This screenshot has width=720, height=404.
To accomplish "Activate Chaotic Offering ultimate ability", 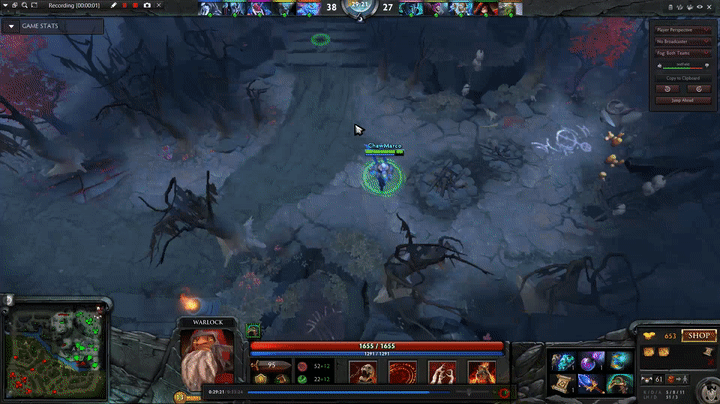I will point(480,373).
